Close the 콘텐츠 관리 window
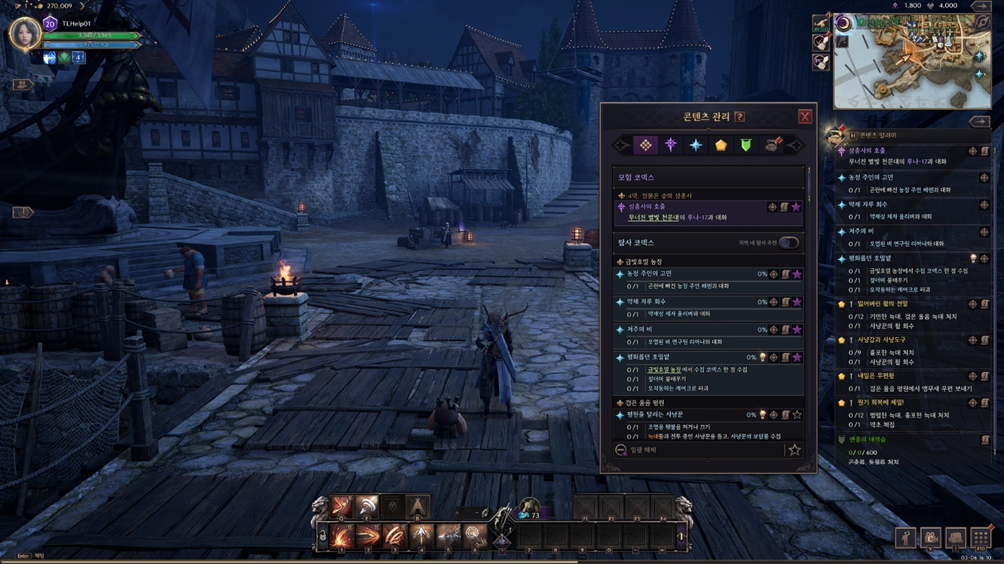 coord(804,117)
